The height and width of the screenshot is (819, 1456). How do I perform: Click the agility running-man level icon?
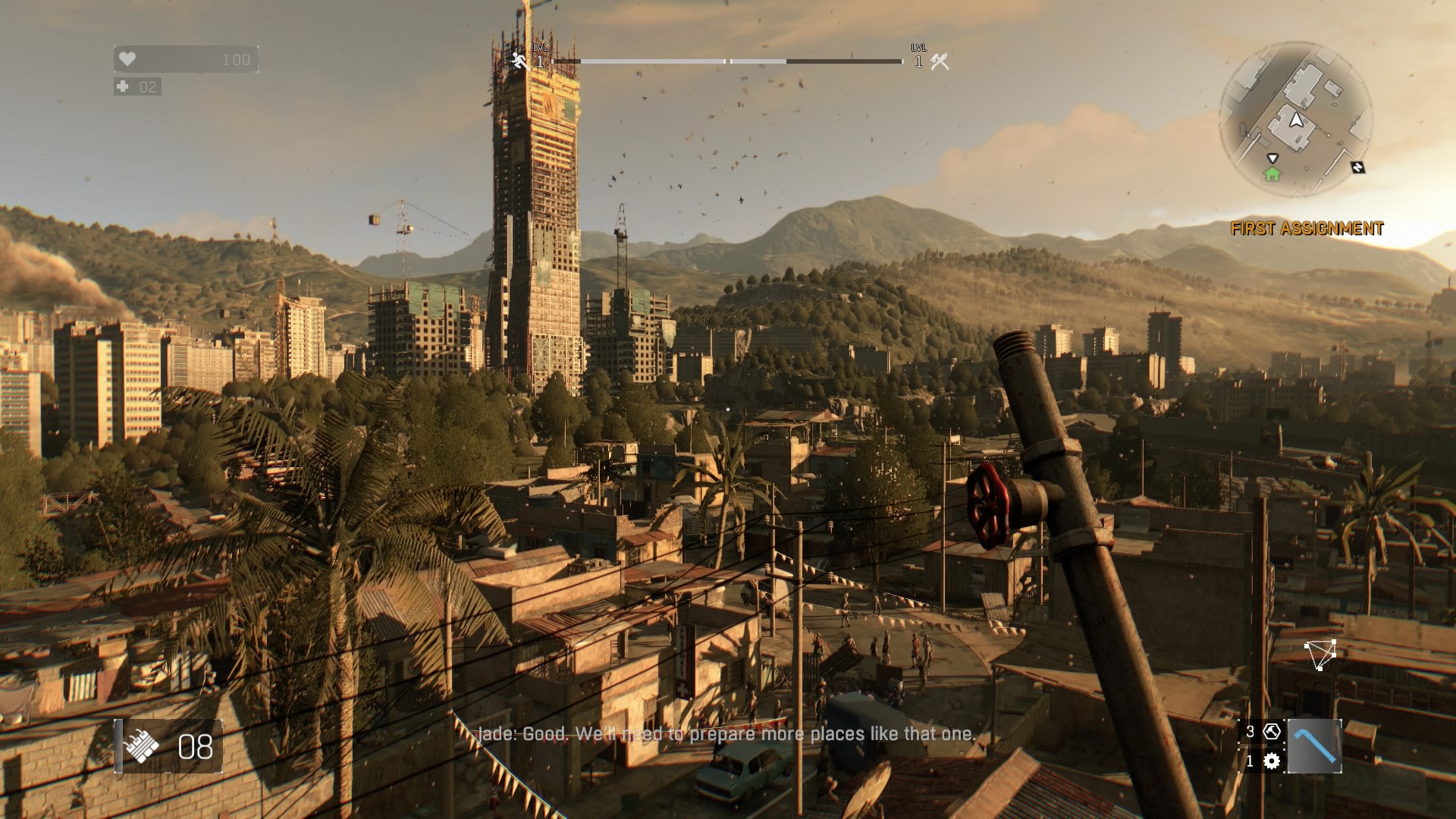[x=520, y=61]
